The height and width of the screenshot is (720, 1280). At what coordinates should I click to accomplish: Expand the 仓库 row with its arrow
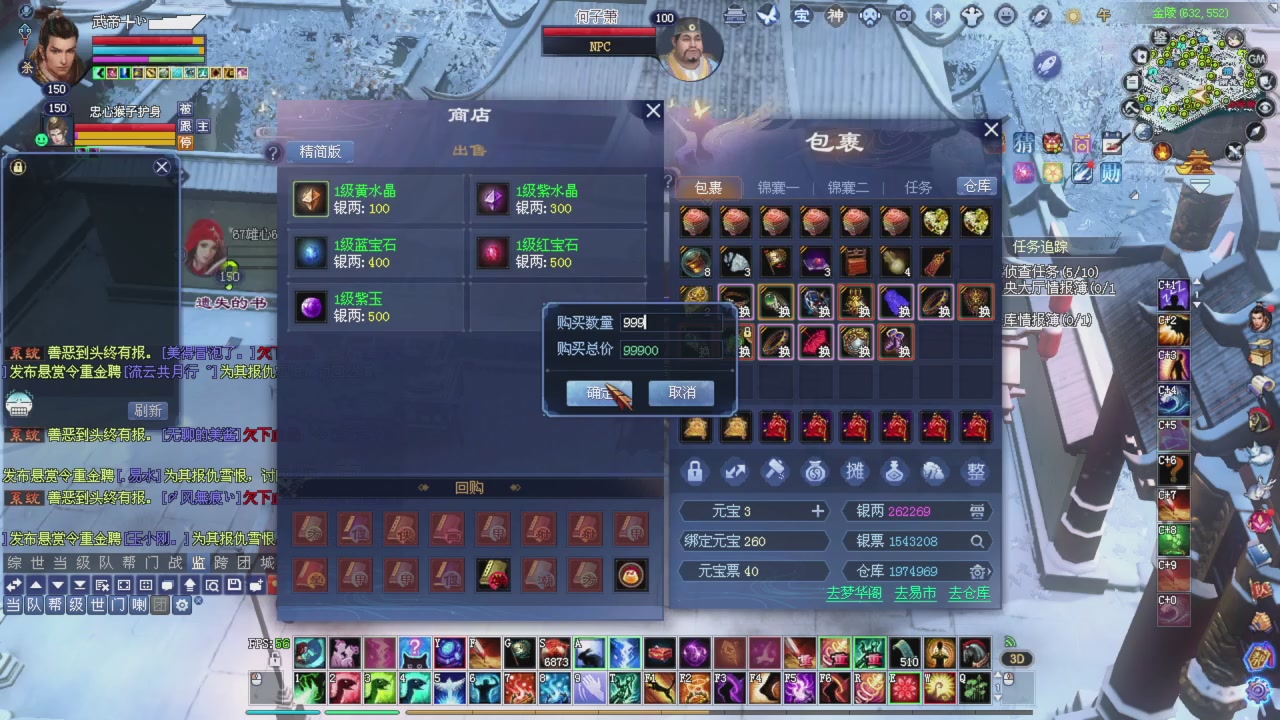pos(991,570)
